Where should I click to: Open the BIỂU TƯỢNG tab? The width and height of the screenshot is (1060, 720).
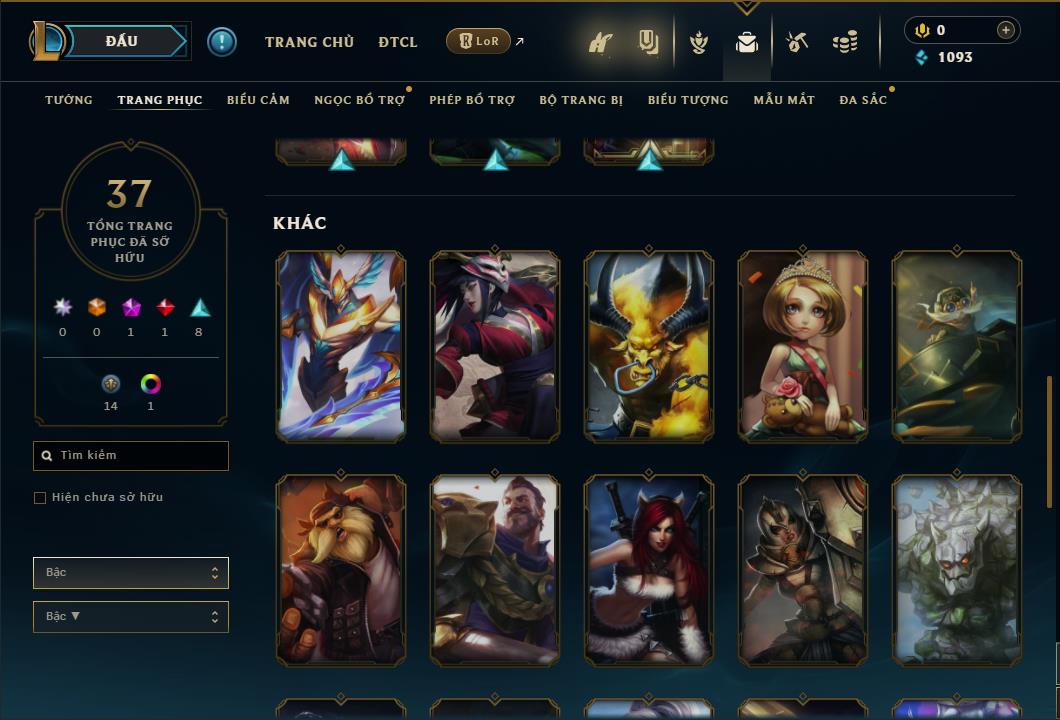coord(688,100)
